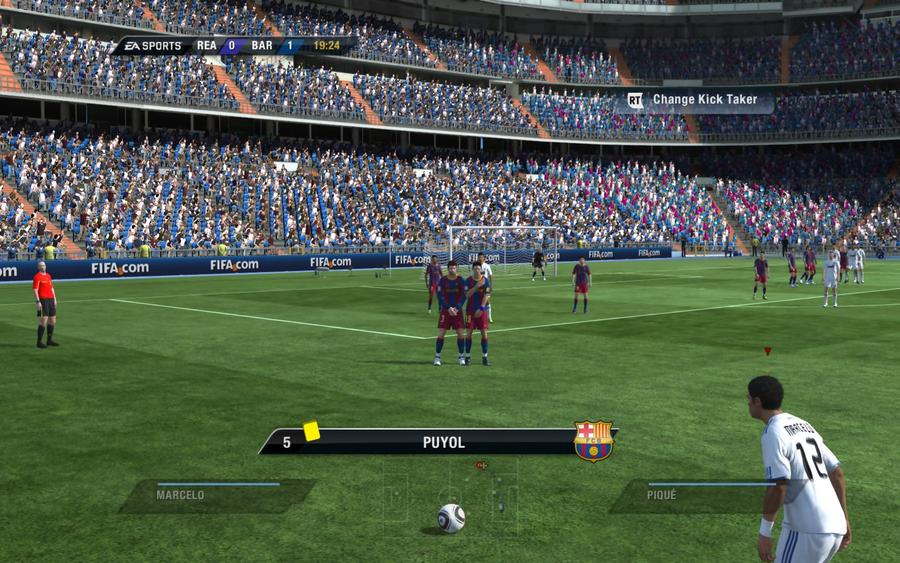
Task: Click the yellow card icon
Action: tap(311, 430)
